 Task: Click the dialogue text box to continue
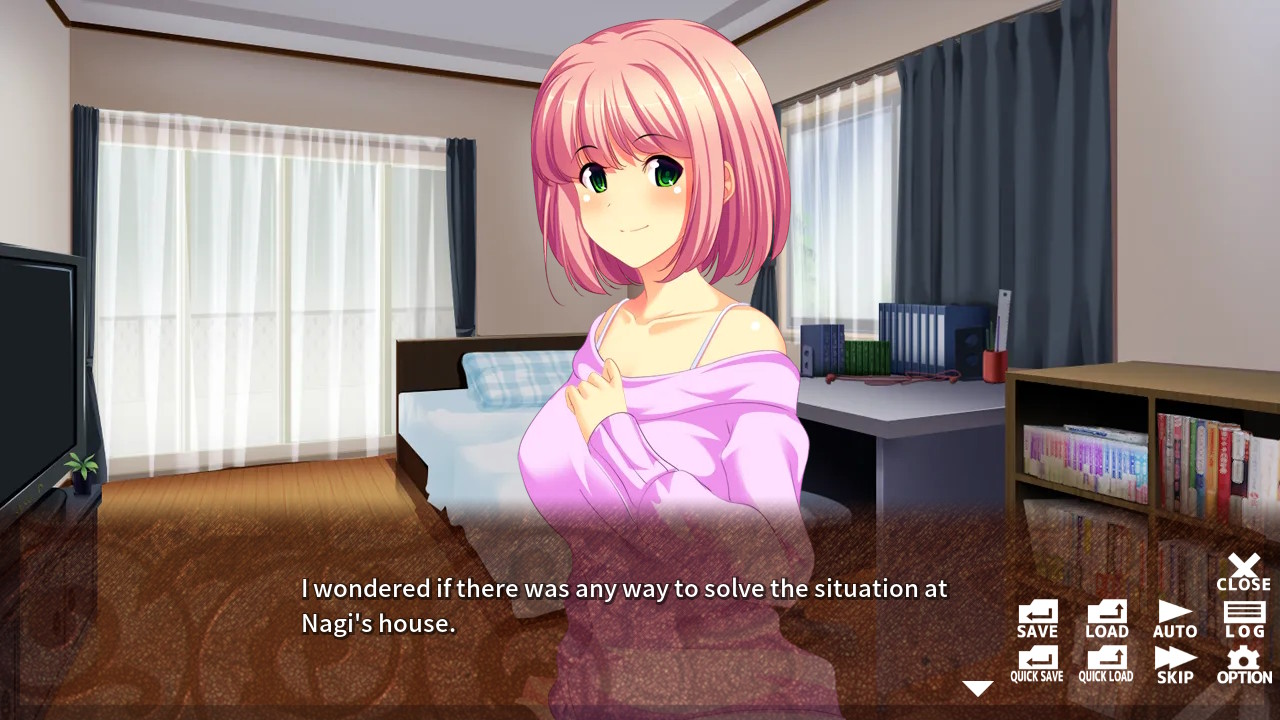620,605
